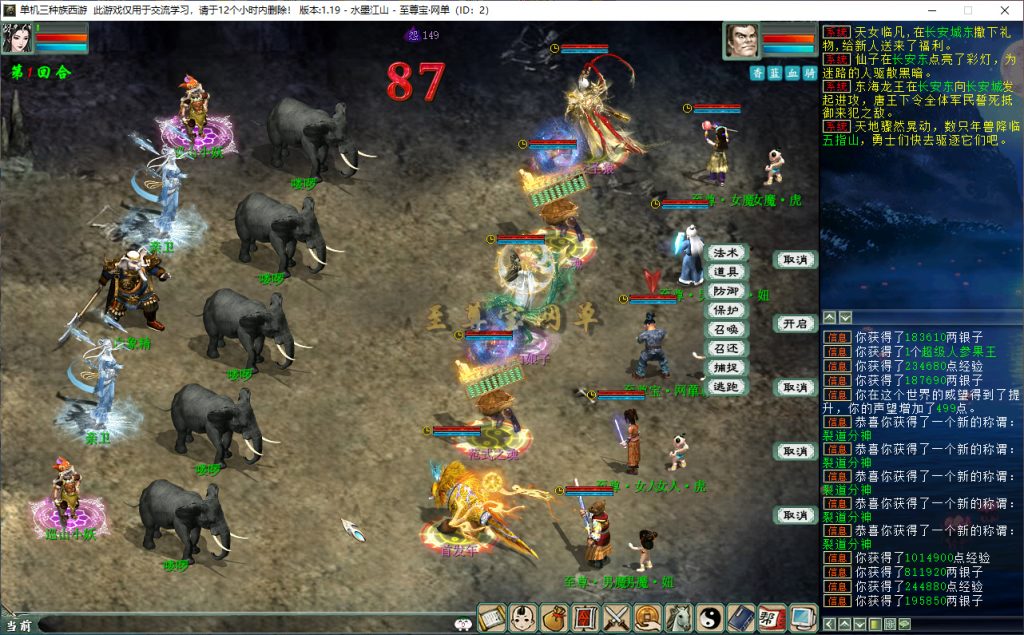Select 道具 (item) in the battle menu
This screenshot has height=635, width=1024.
(x=726, y=272)
